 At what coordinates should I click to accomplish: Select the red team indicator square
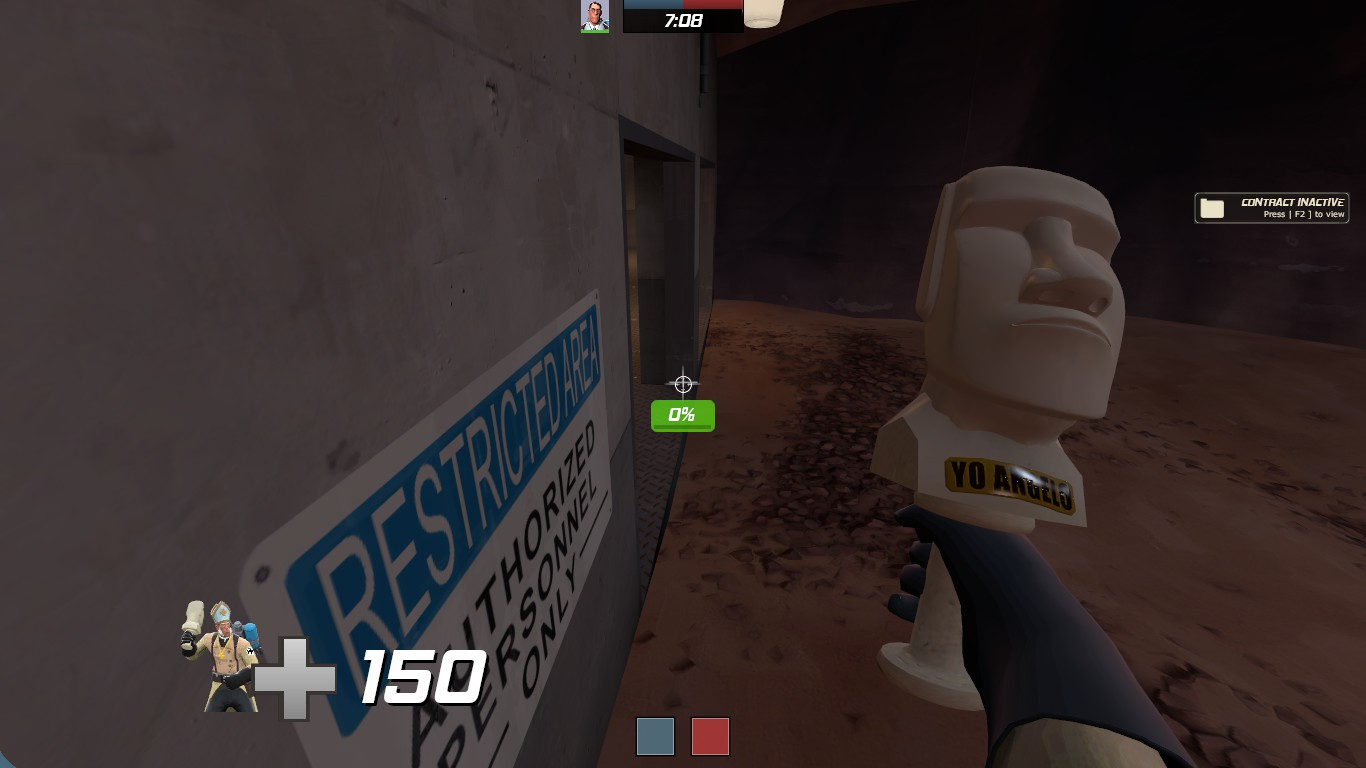click(710, 736)
